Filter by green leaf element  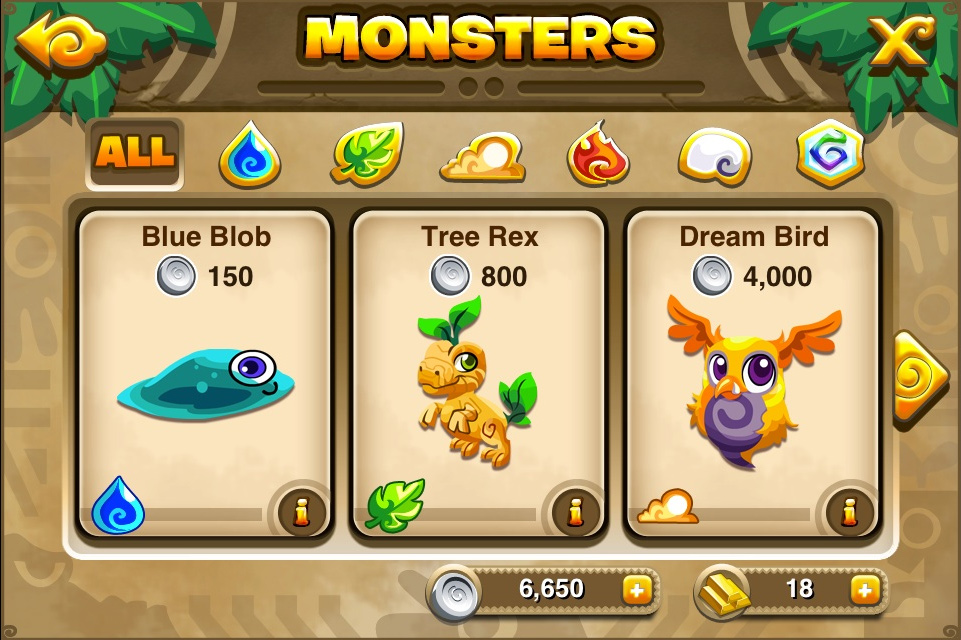[x=367, y=153]
